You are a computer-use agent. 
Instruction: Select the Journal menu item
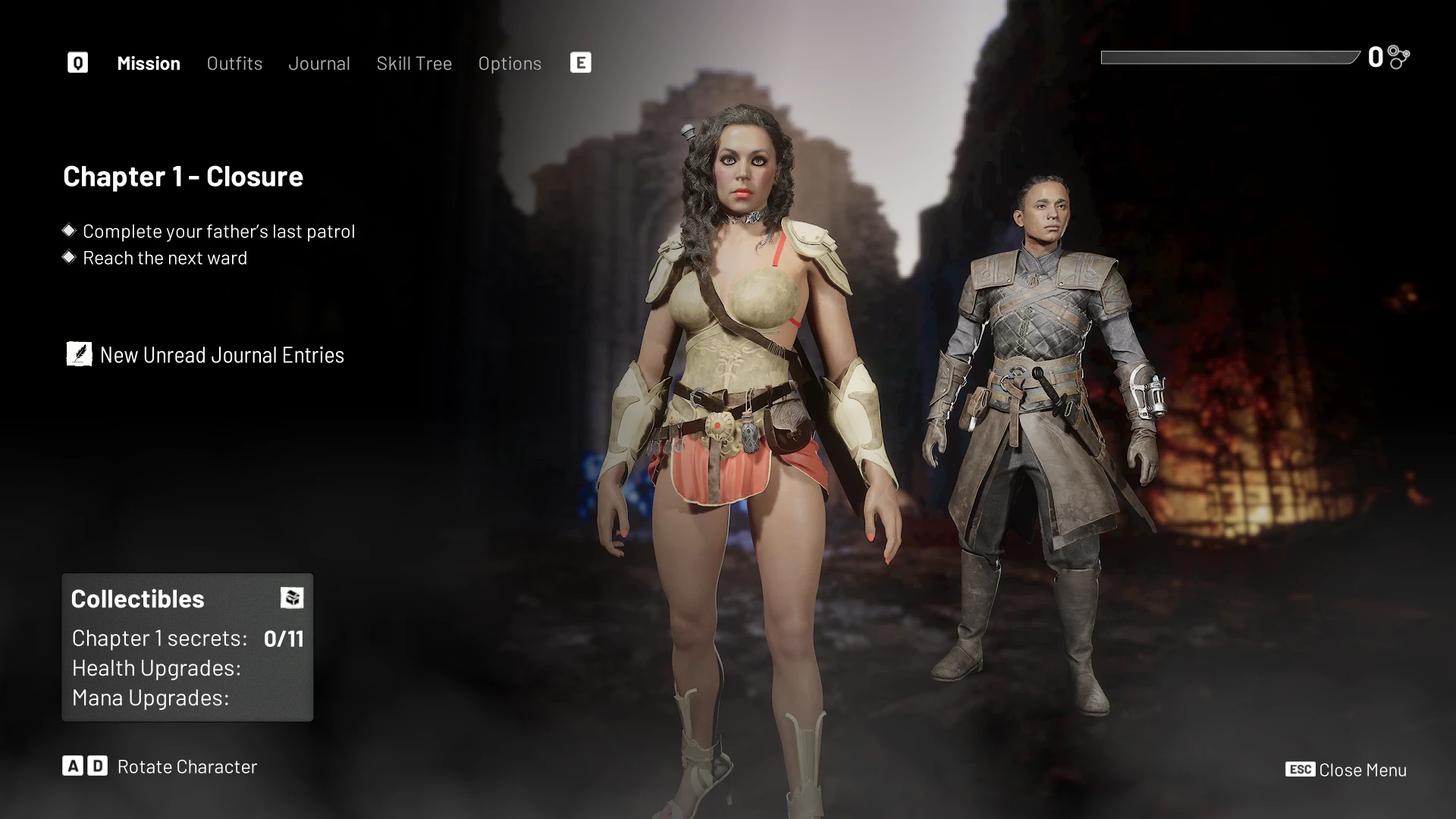point(319,64)
